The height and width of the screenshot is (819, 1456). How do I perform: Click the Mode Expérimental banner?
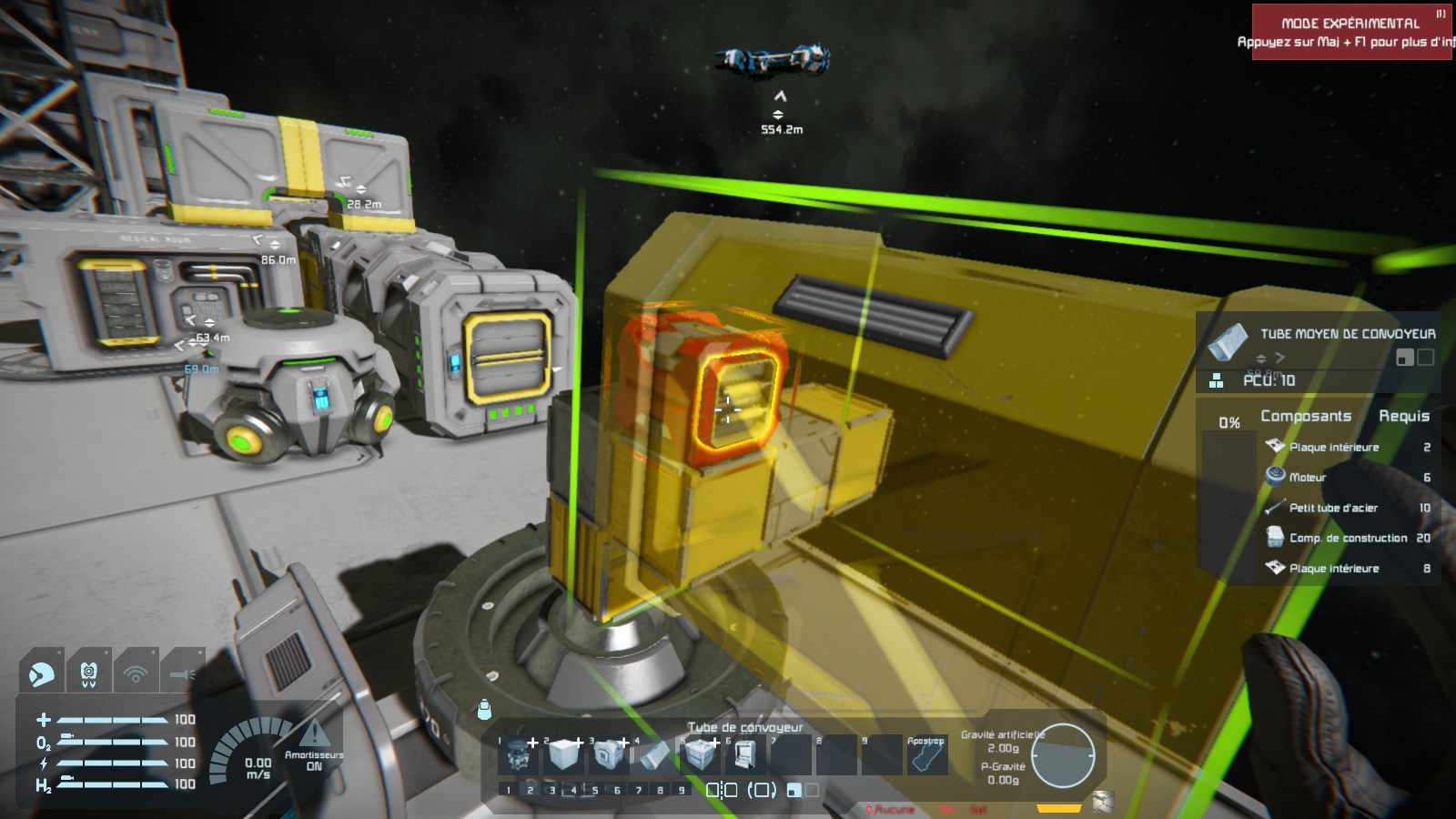(1350, 32)
